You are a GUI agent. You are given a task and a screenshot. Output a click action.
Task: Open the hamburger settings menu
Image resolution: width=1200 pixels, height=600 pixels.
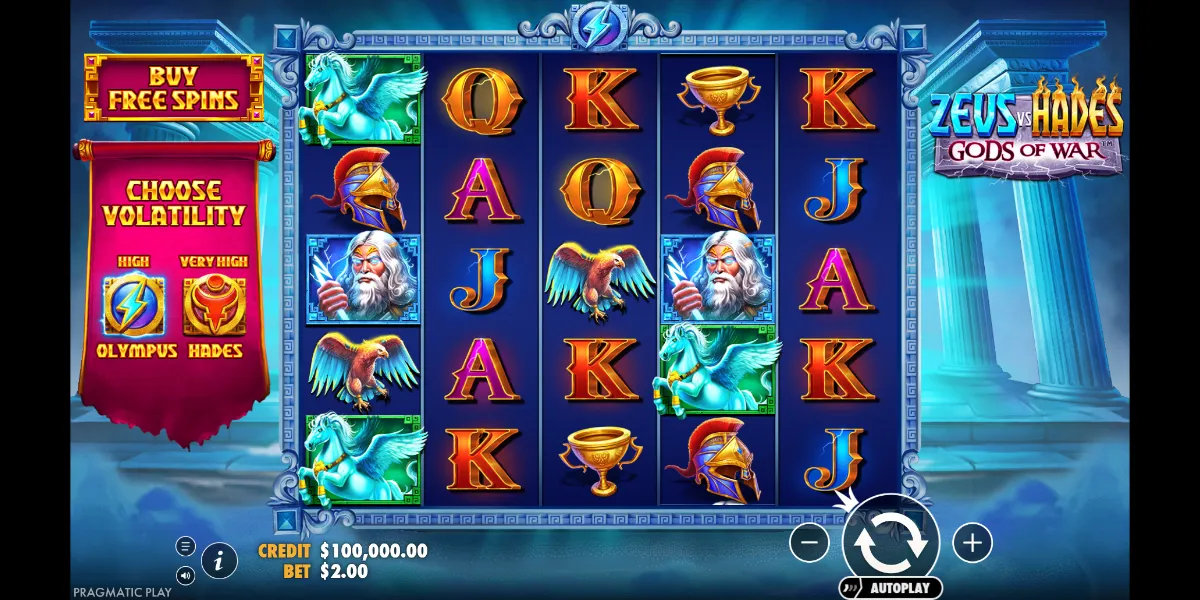(x=185, y=546)
